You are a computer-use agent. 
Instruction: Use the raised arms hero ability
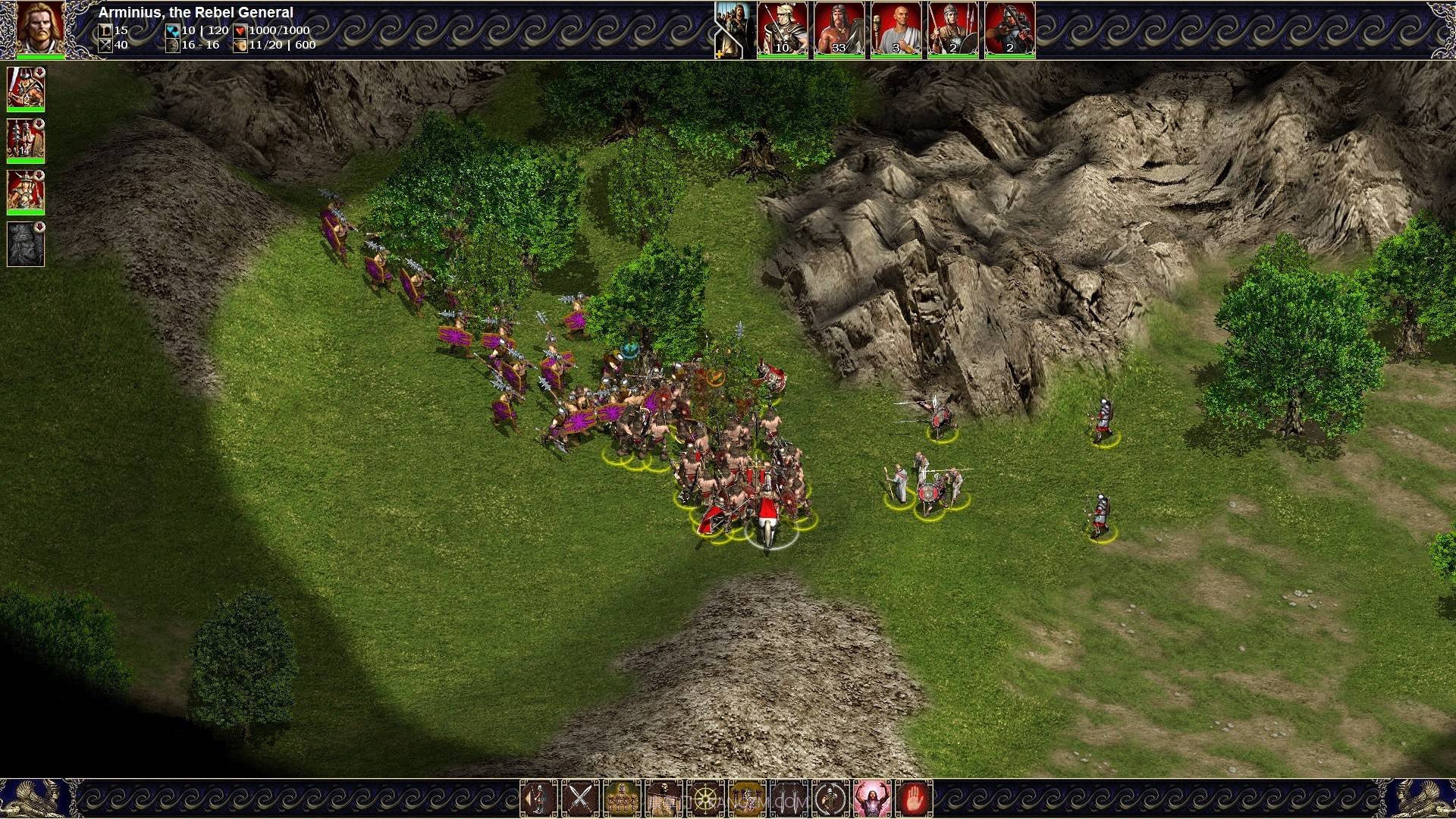pos(872,798)
